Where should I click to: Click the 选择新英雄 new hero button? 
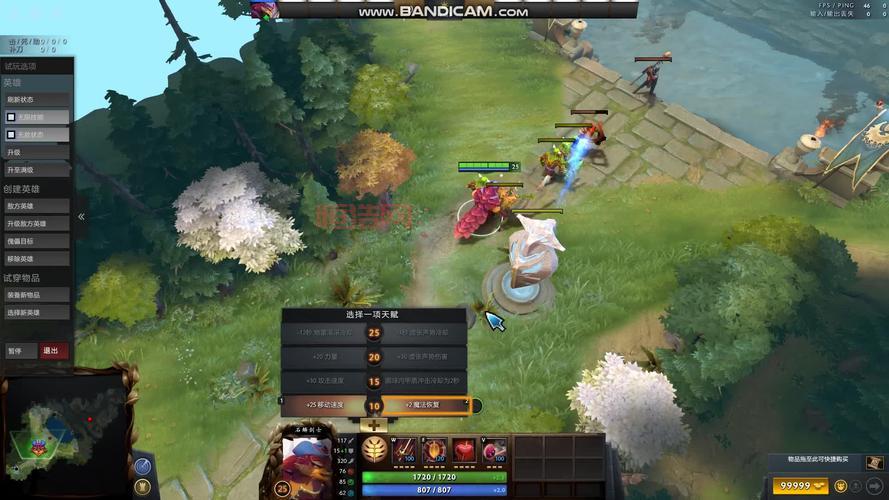coord(36,313)
